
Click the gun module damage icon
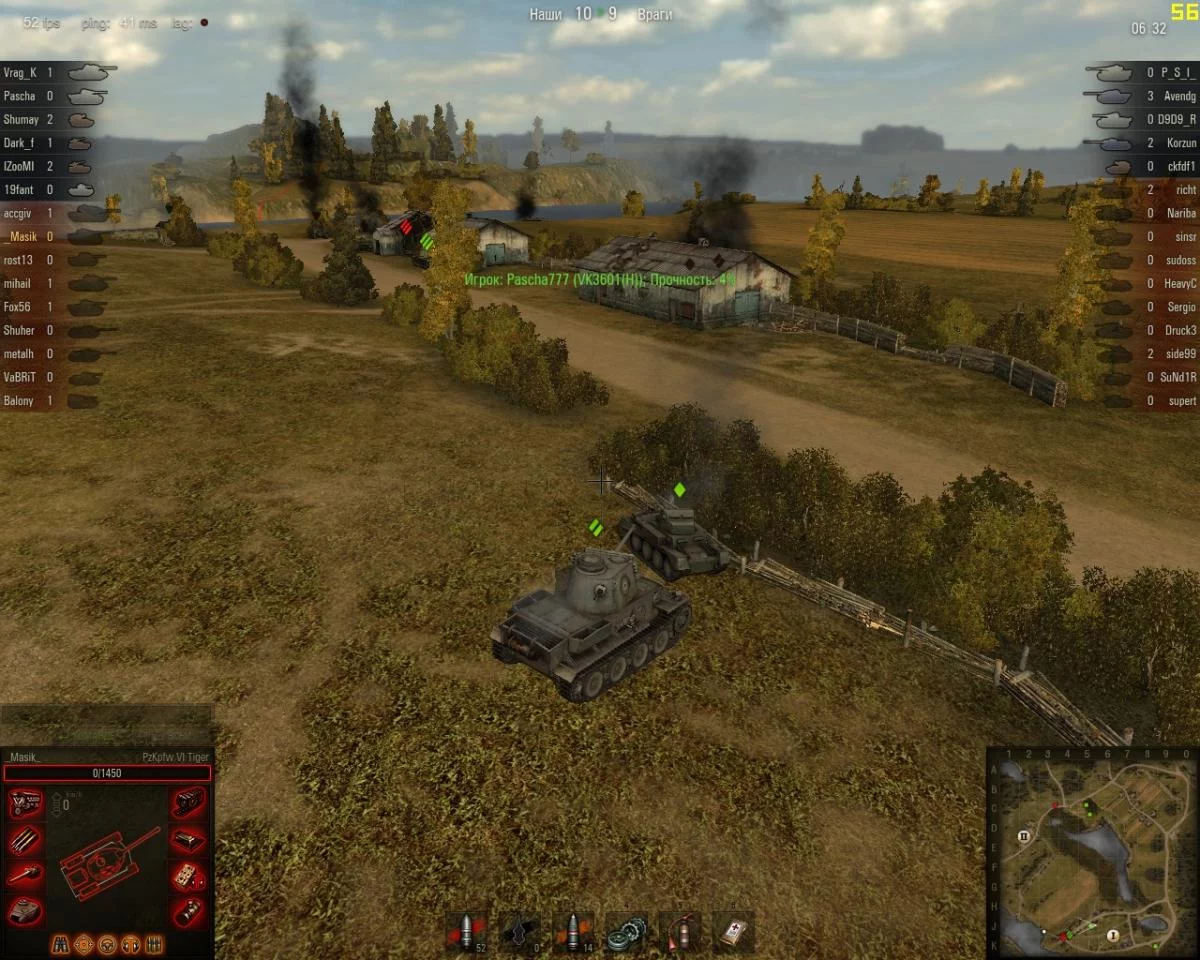[25, 876]
